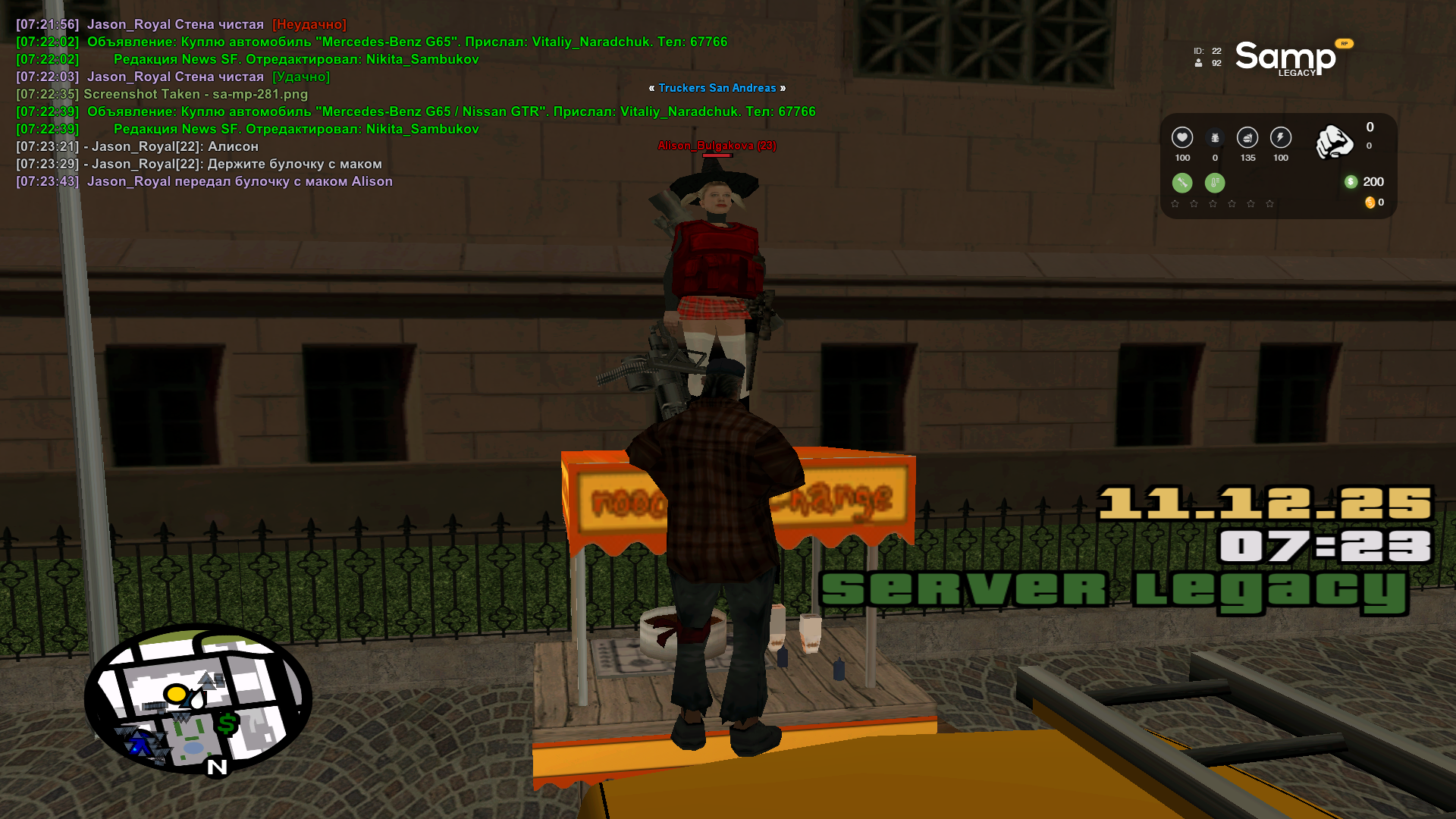Open the hunger burger icon showing 135
Viewport: 1456px width, 819px height.
[1247, 138]
